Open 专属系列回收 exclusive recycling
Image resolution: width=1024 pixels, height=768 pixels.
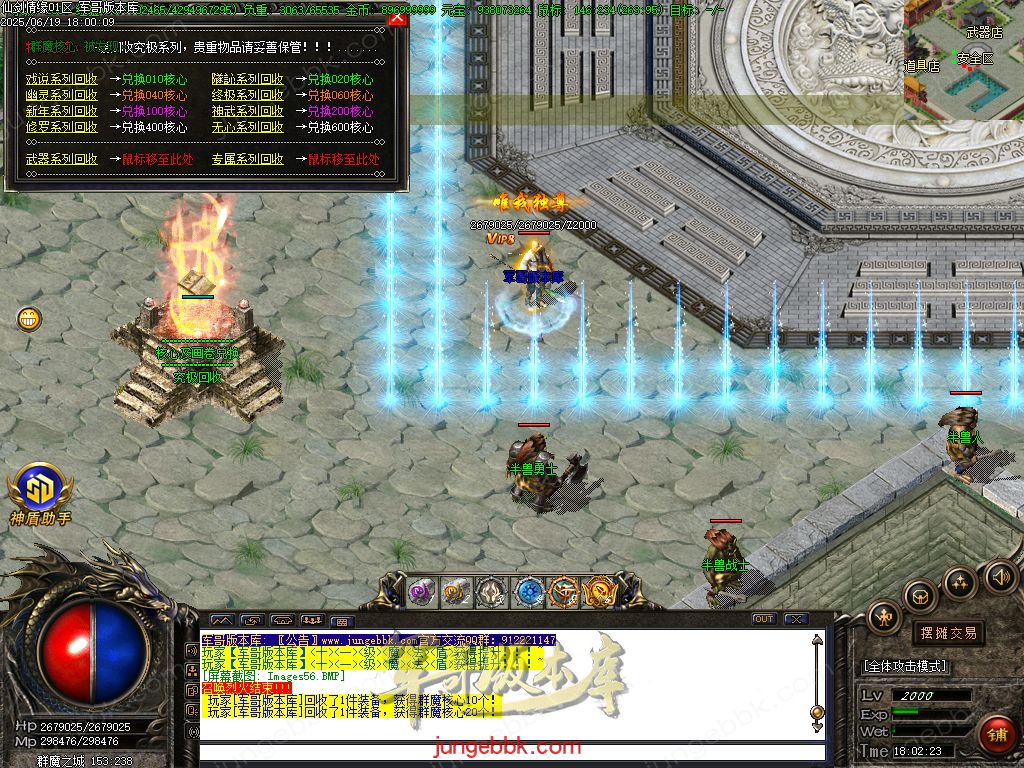[x=247, y=159]
